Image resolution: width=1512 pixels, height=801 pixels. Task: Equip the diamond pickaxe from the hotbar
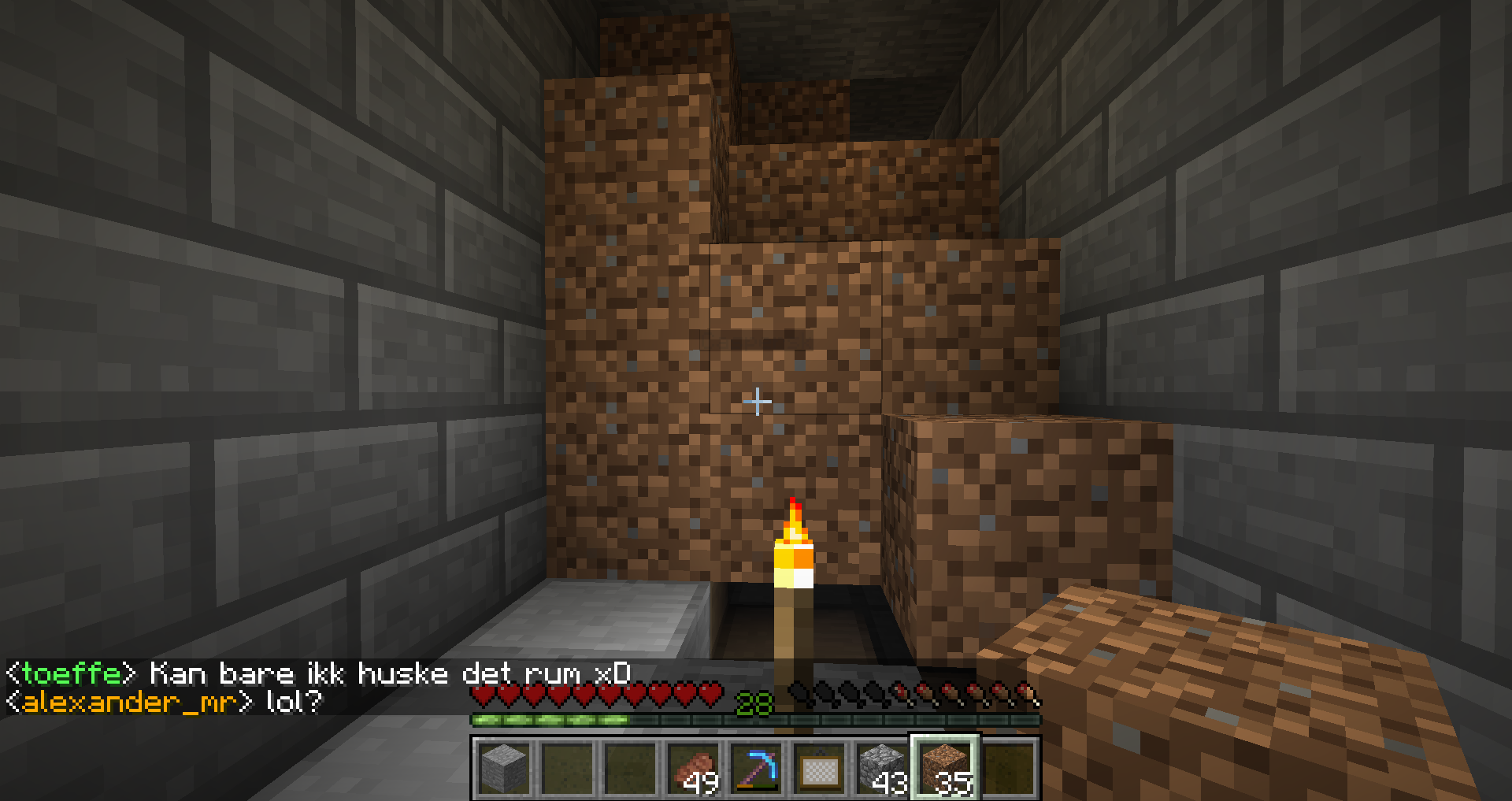click(756, 768)
